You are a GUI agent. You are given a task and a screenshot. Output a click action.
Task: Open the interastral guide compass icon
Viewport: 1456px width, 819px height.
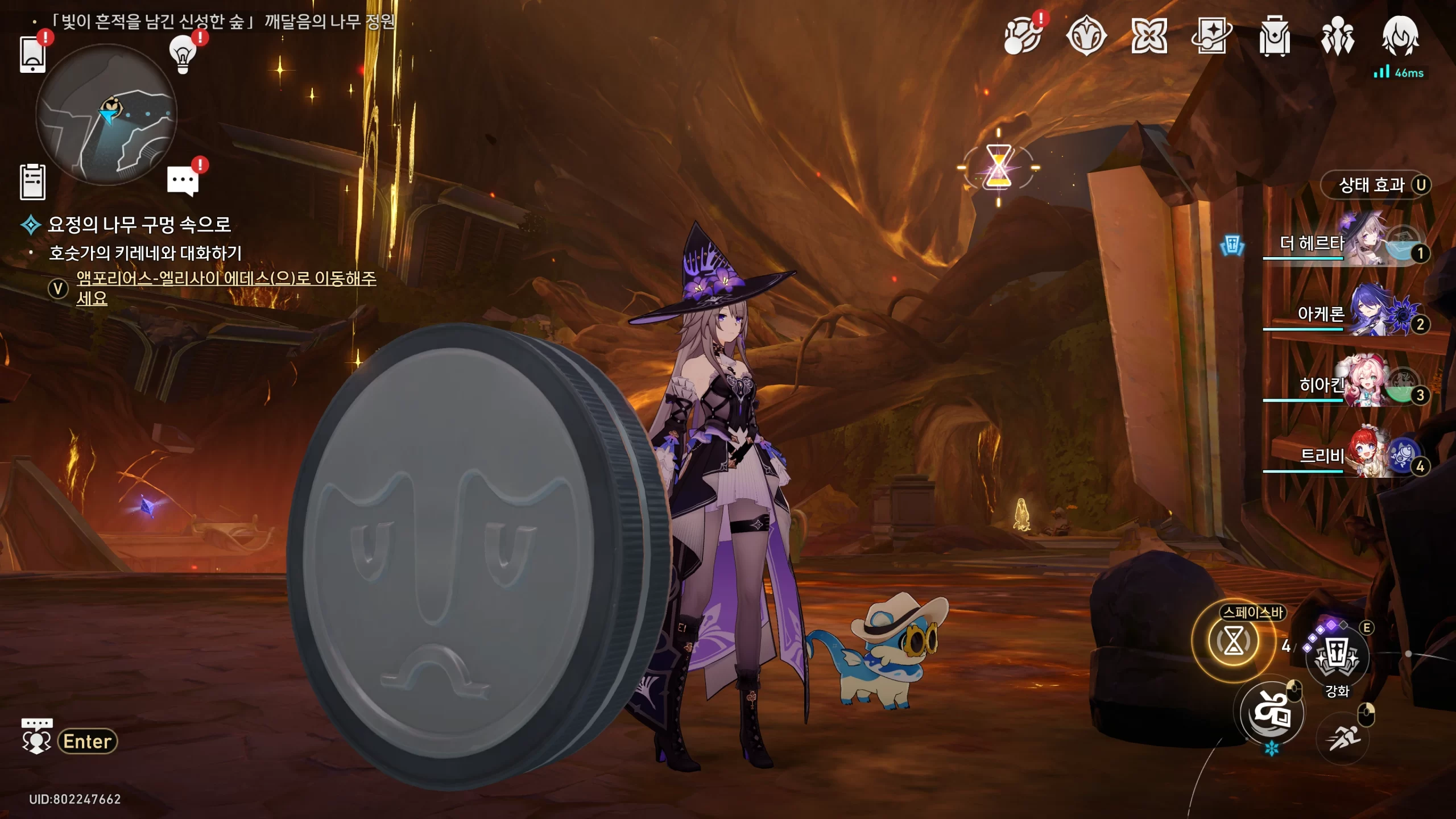click(1086, 36)
